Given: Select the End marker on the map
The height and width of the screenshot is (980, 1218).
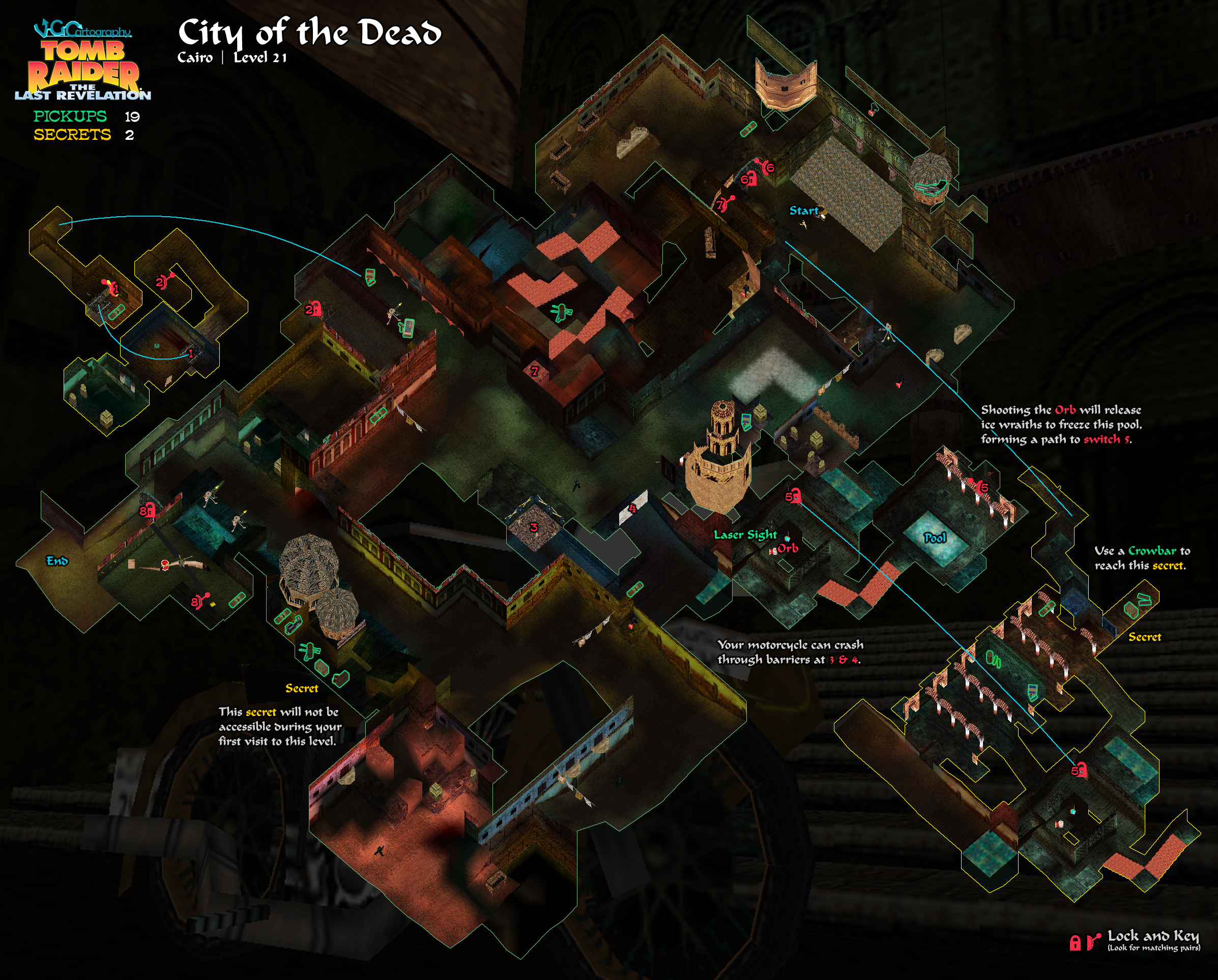Looking at the screenshot, I should pos(57,560).
